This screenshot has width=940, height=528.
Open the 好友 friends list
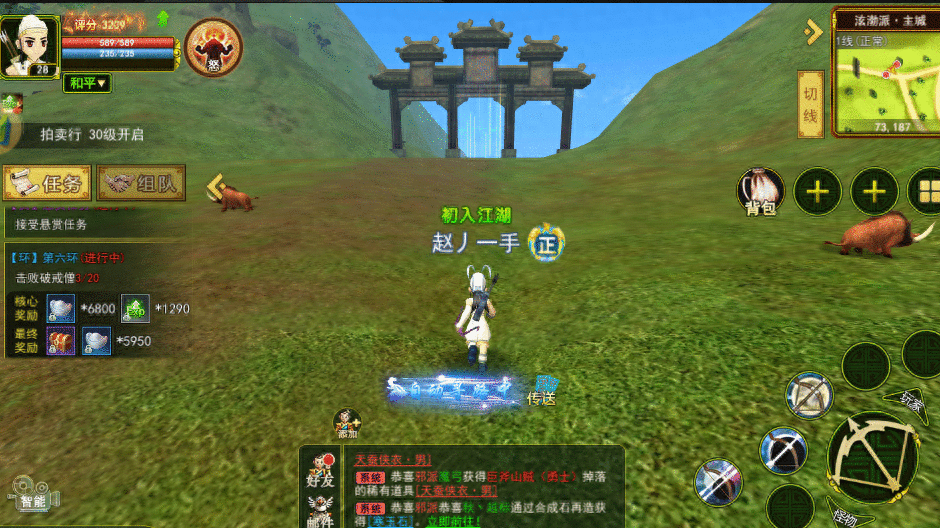tap(320, 471)
